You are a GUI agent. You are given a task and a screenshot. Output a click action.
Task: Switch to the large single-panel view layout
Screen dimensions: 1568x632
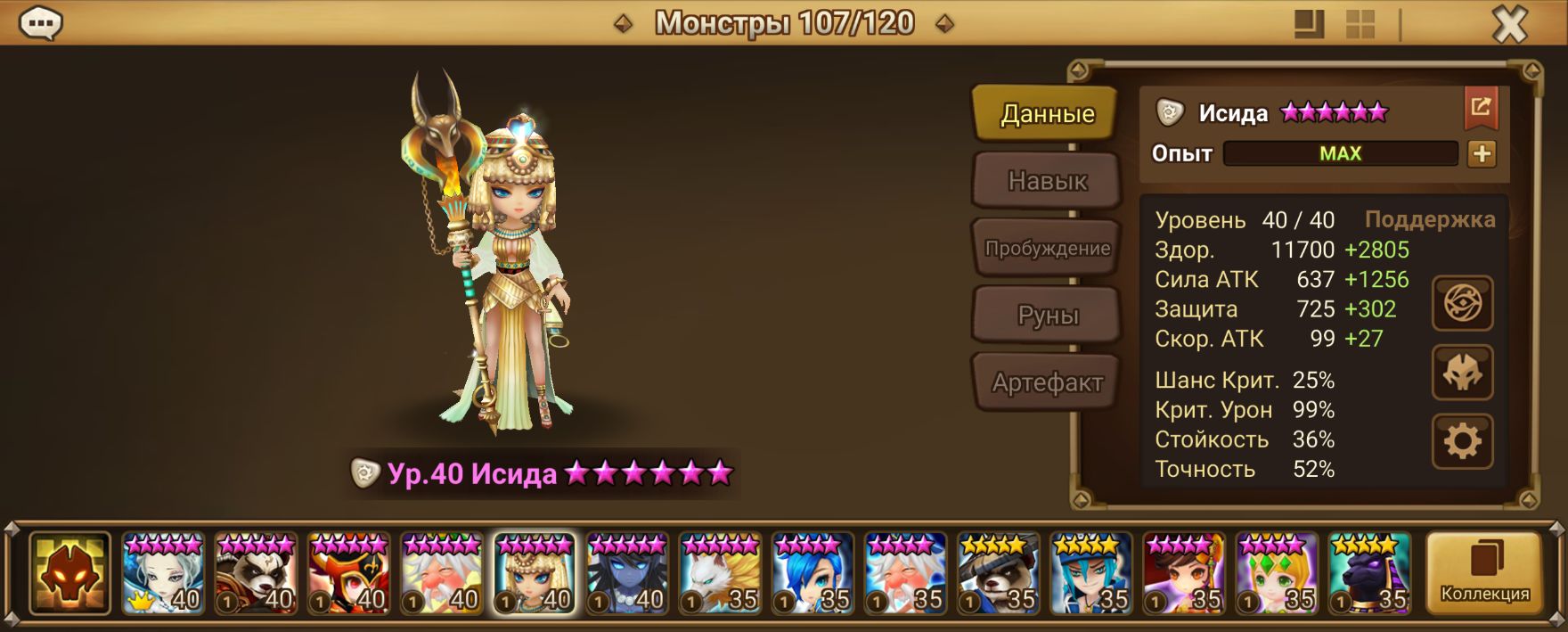[x=1309, y=24]
